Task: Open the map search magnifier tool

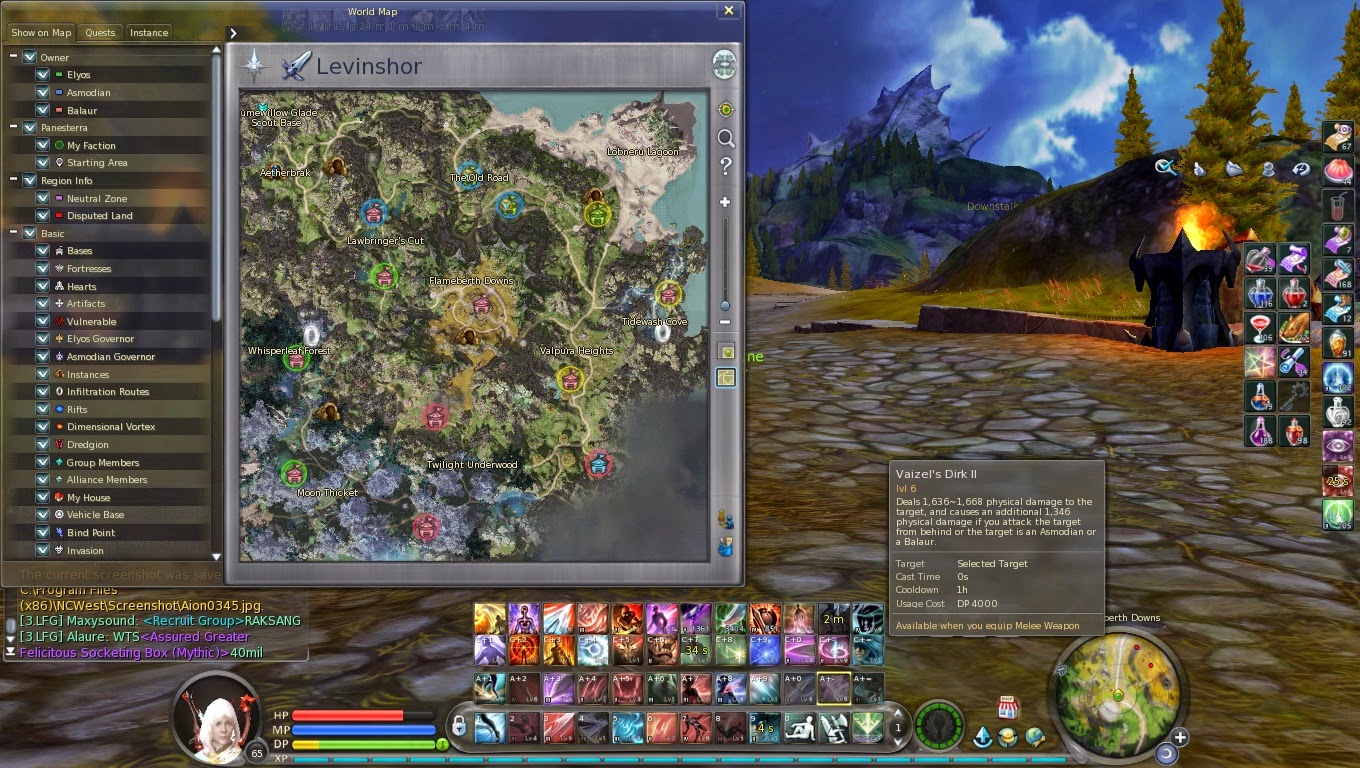Action: pos(727,139)
